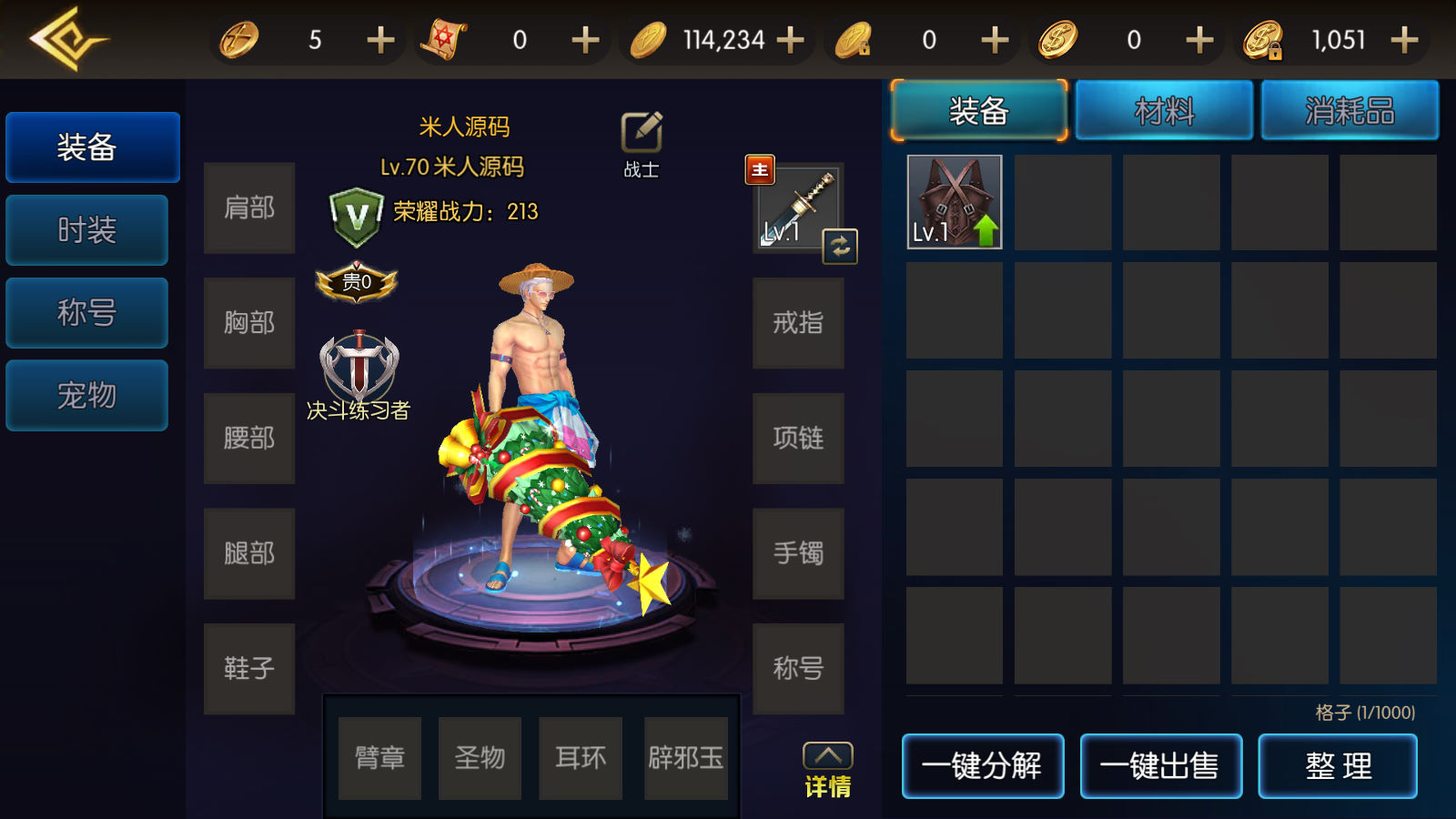
Task: Click 一键出售 to sell all
Action: tap(1160, 766)
